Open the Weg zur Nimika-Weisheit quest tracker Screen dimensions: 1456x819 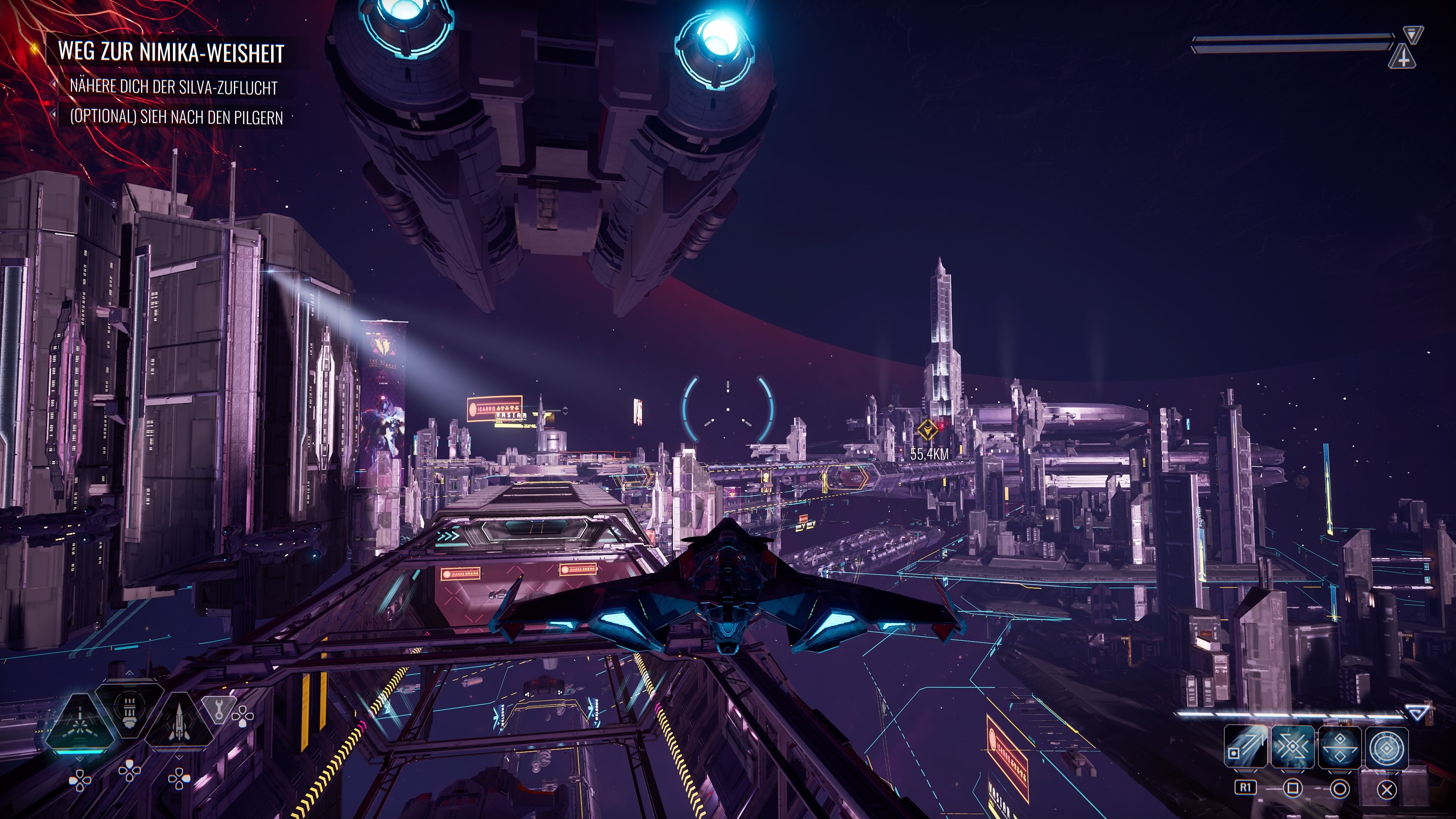click(x=171, y=52)
